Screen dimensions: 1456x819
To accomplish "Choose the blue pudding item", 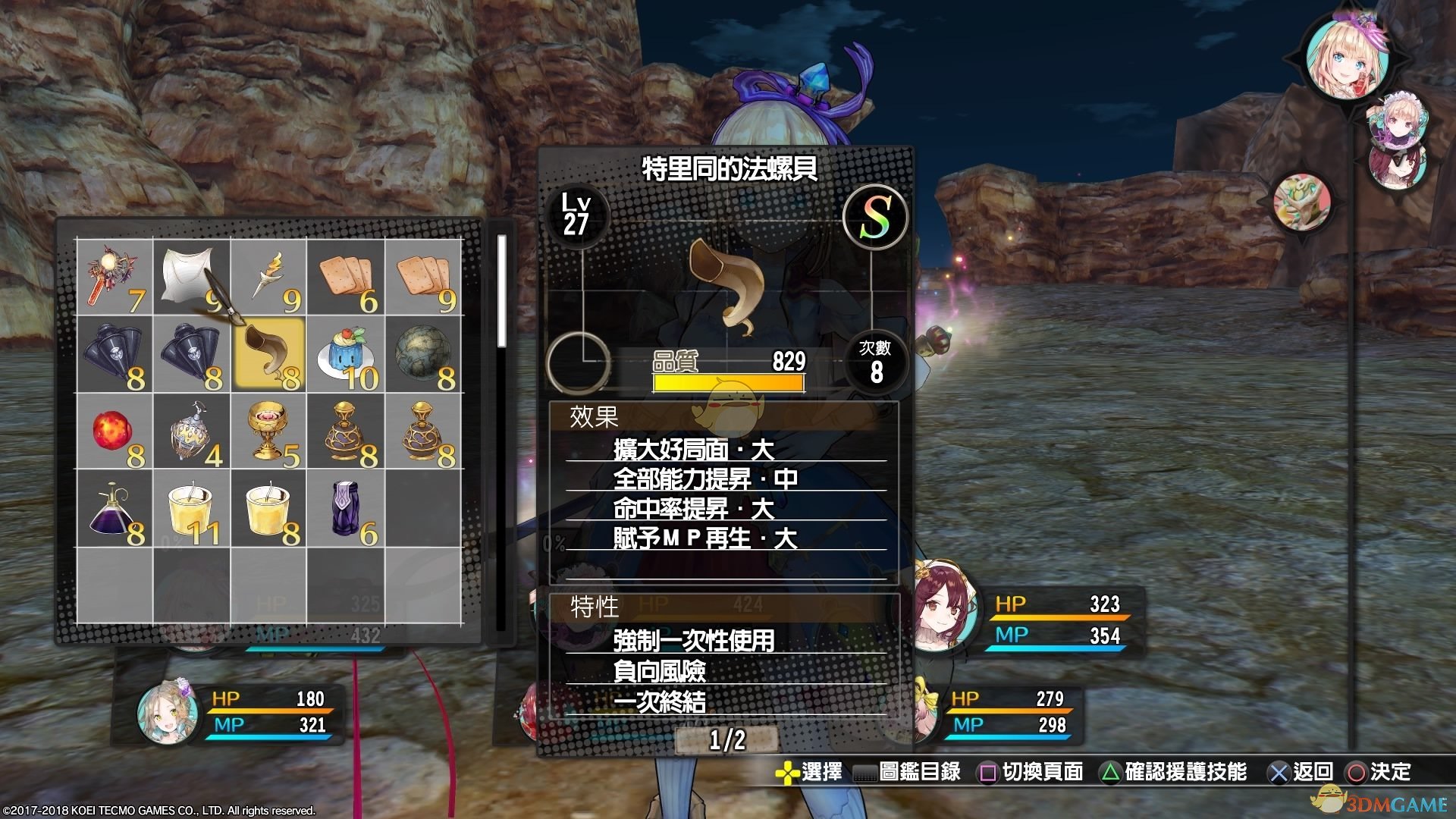I will tap(346, 355).
